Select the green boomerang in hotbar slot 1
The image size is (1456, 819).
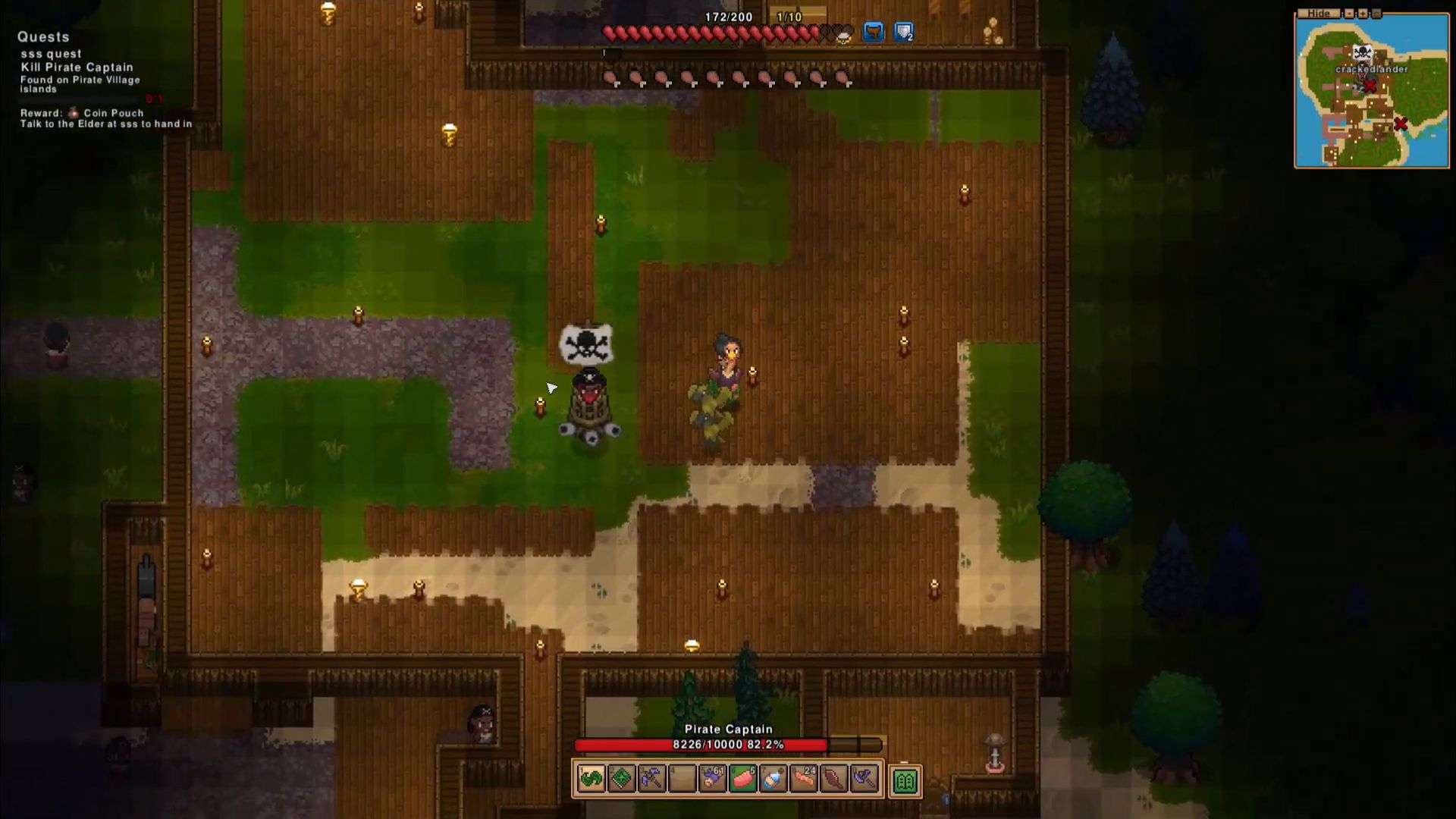[591, 779]
